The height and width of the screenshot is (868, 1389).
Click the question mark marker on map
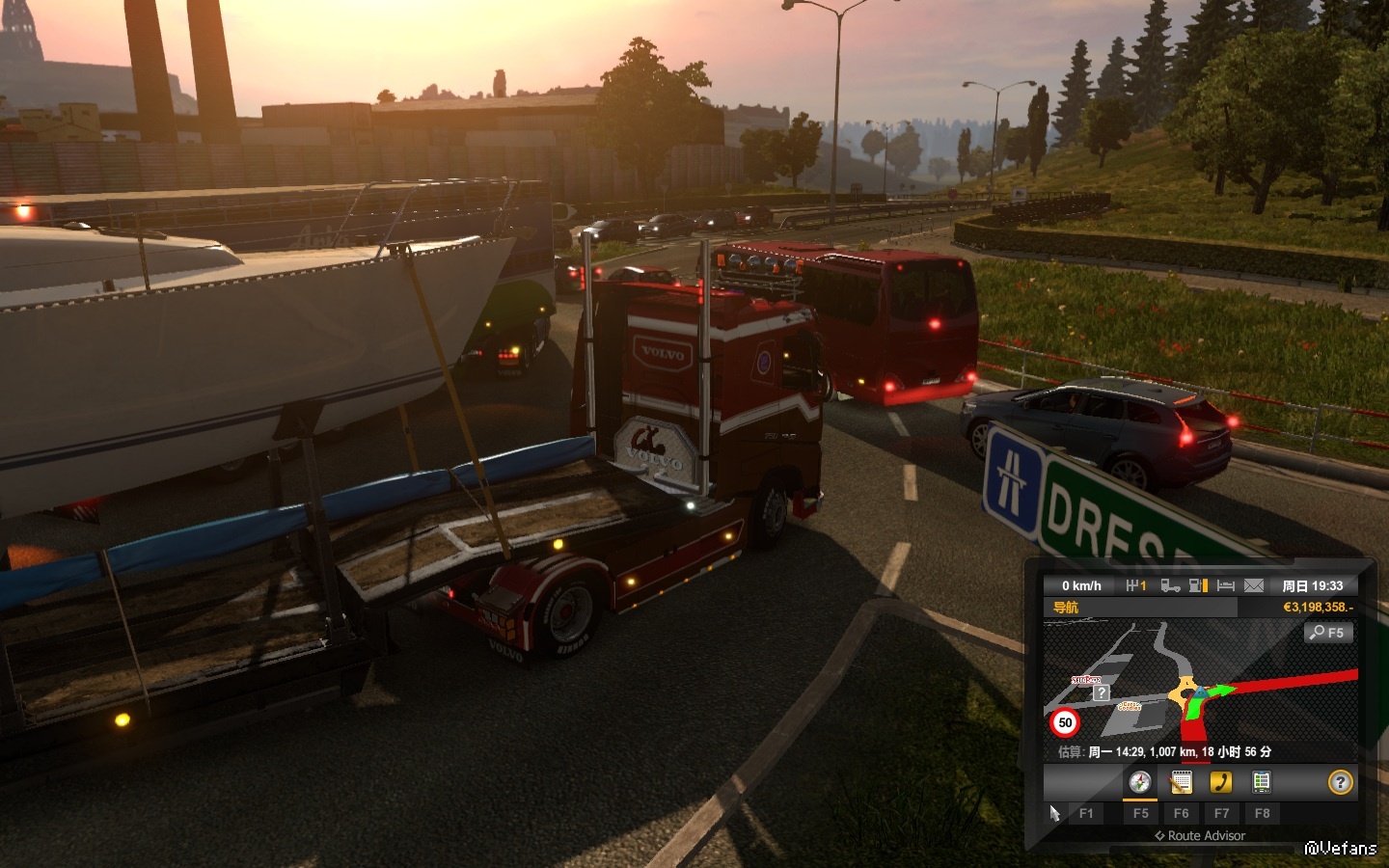coord(1101,692)
